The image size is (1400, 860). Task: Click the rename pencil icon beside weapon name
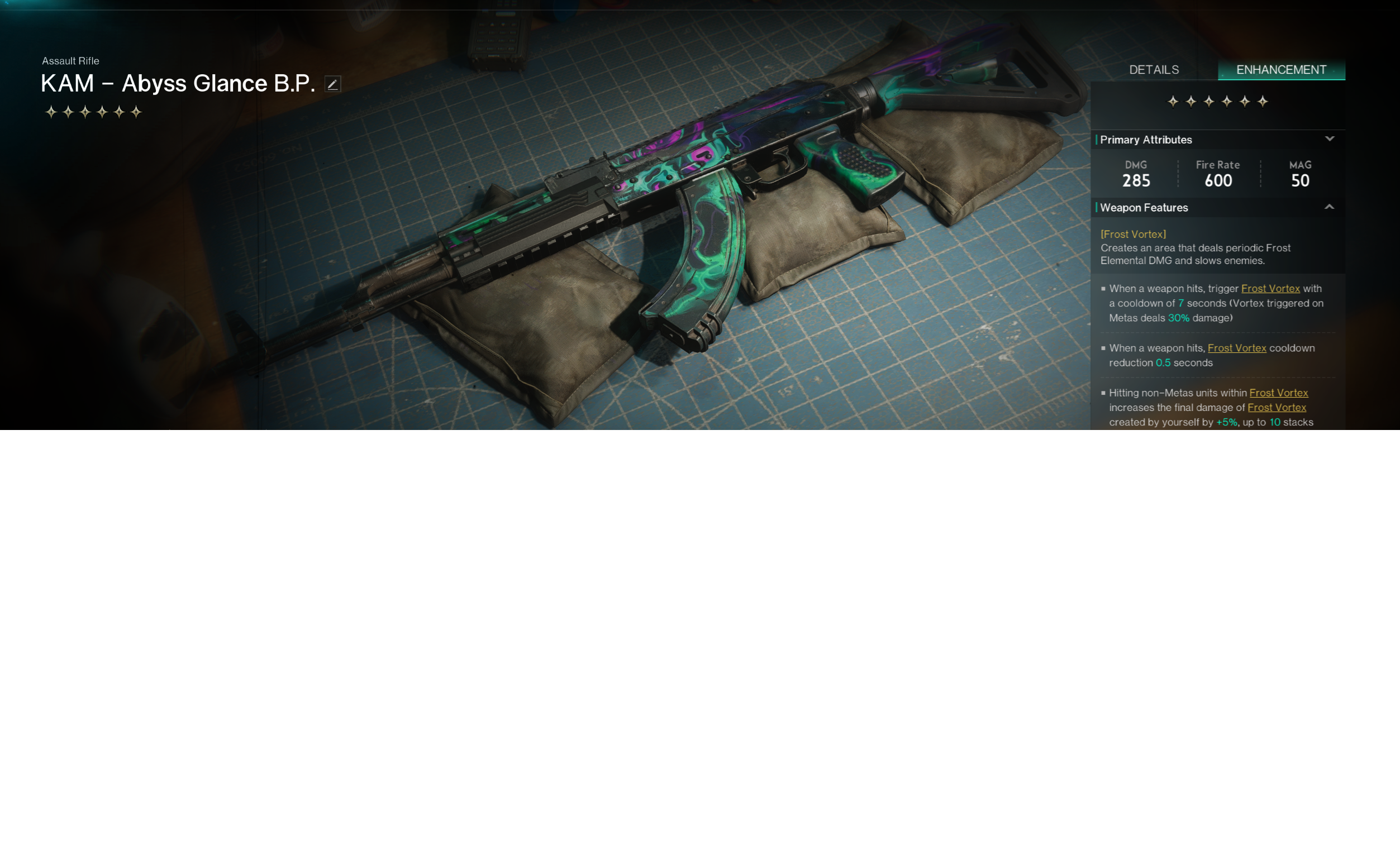point(332,84)
